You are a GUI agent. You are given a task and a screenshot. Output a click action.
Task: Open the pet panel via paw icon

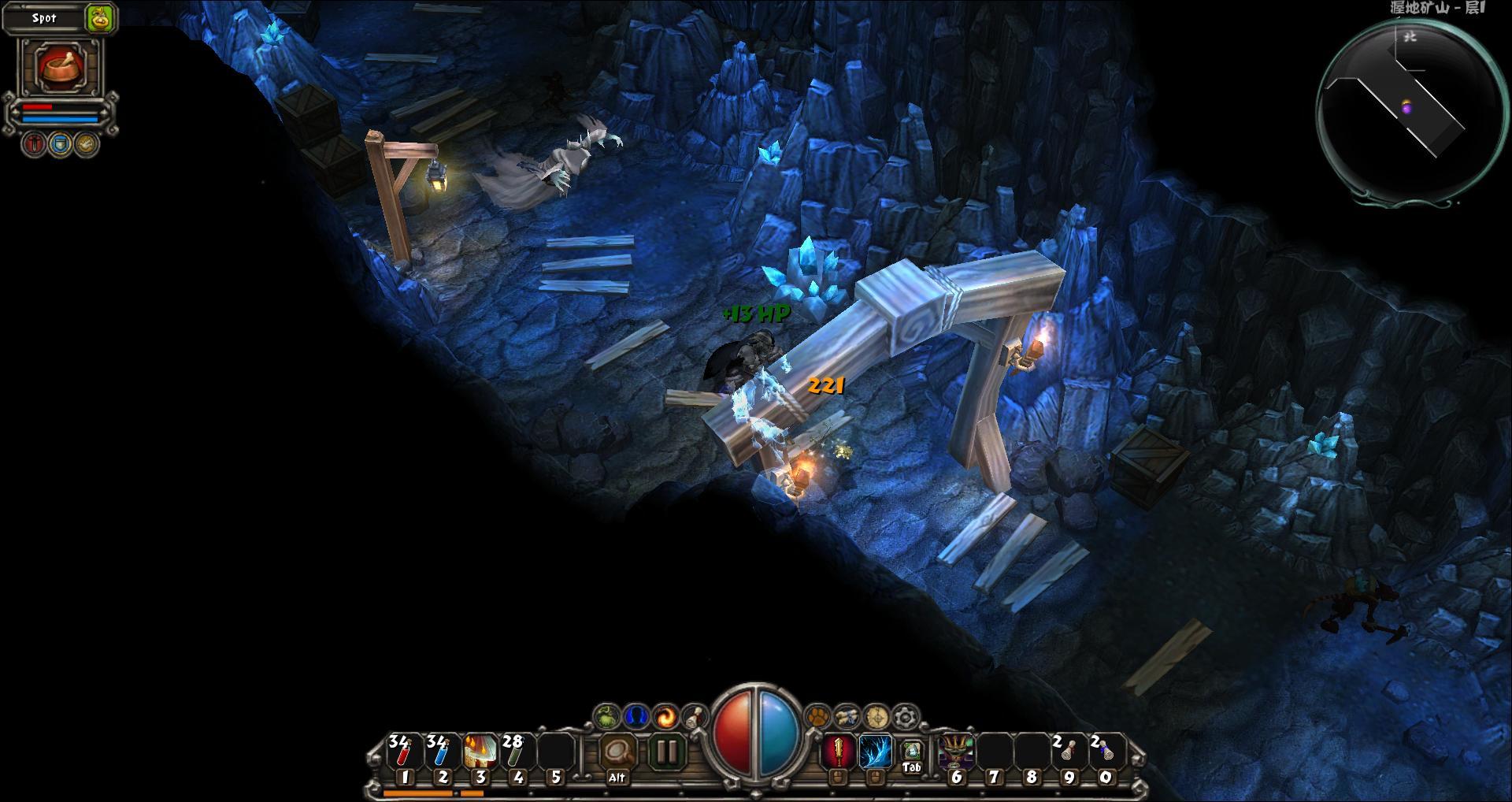pyautogui.click(x=819, y=716)
